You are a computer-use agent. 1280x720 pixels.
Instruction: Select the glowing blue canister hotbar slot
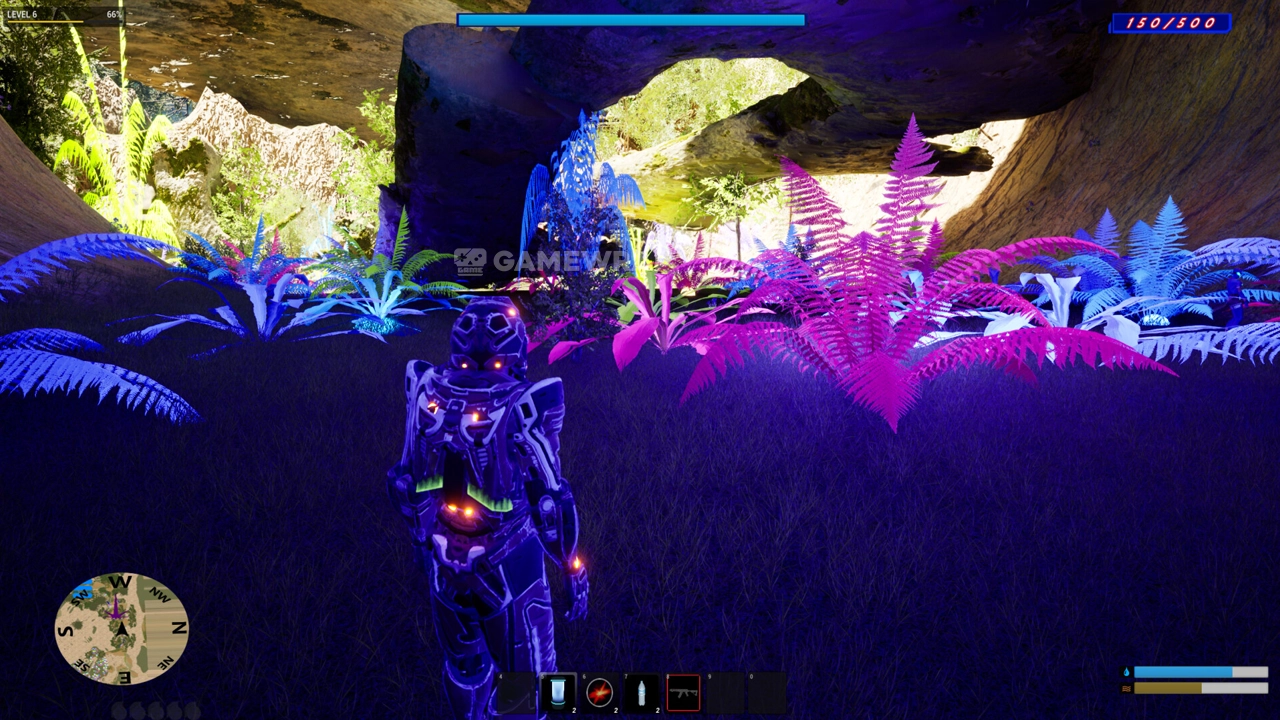click(558, 692)
